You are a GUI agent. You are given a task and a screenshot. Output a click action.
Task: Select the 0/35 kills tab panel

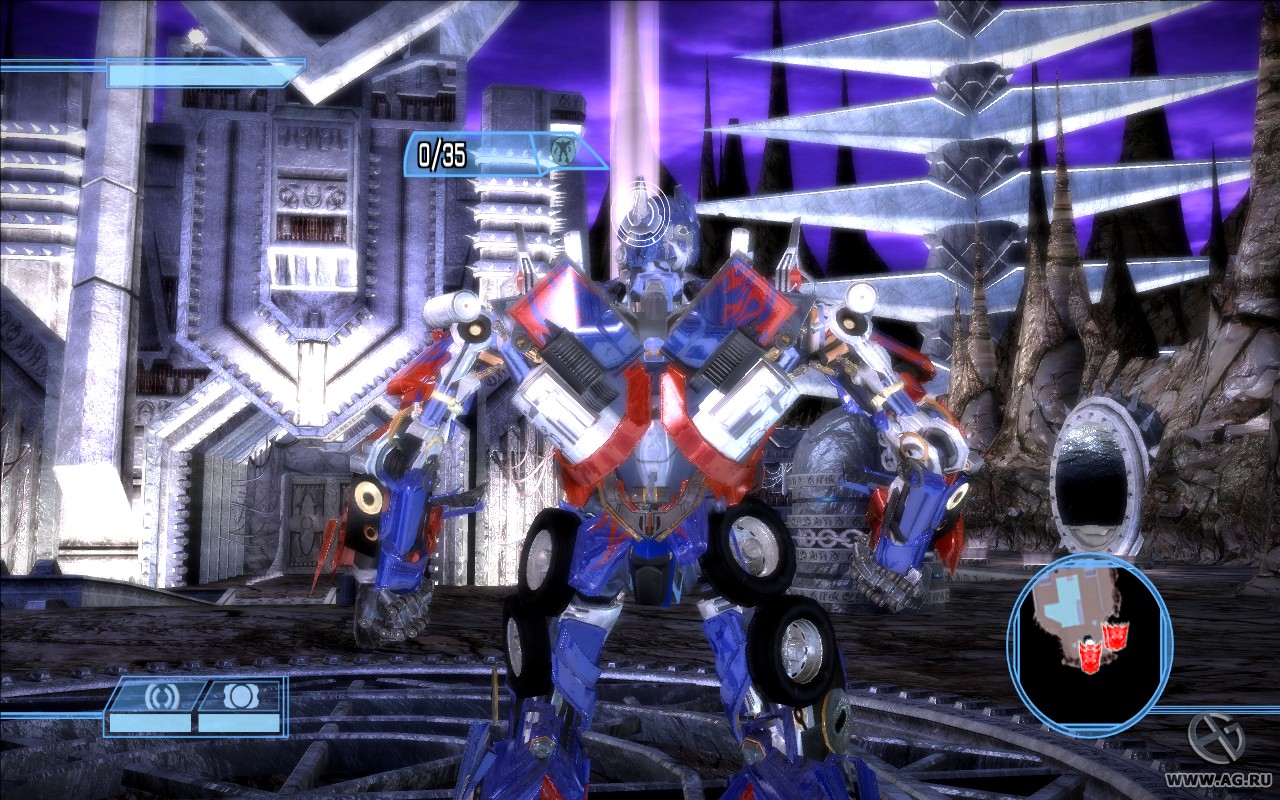tap(470, 156)
